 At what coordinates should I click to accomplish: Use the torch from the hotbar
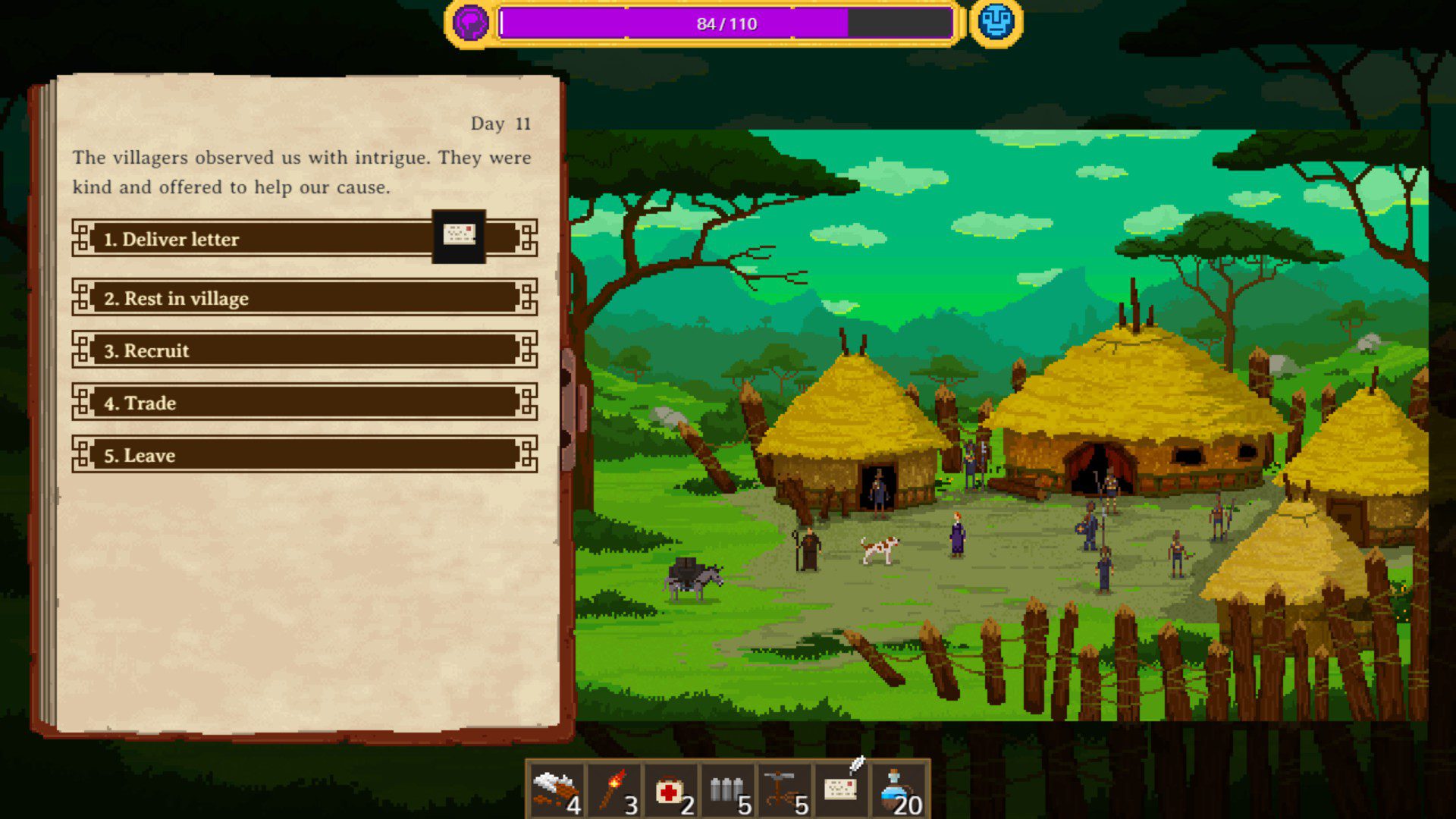(614, 792)
